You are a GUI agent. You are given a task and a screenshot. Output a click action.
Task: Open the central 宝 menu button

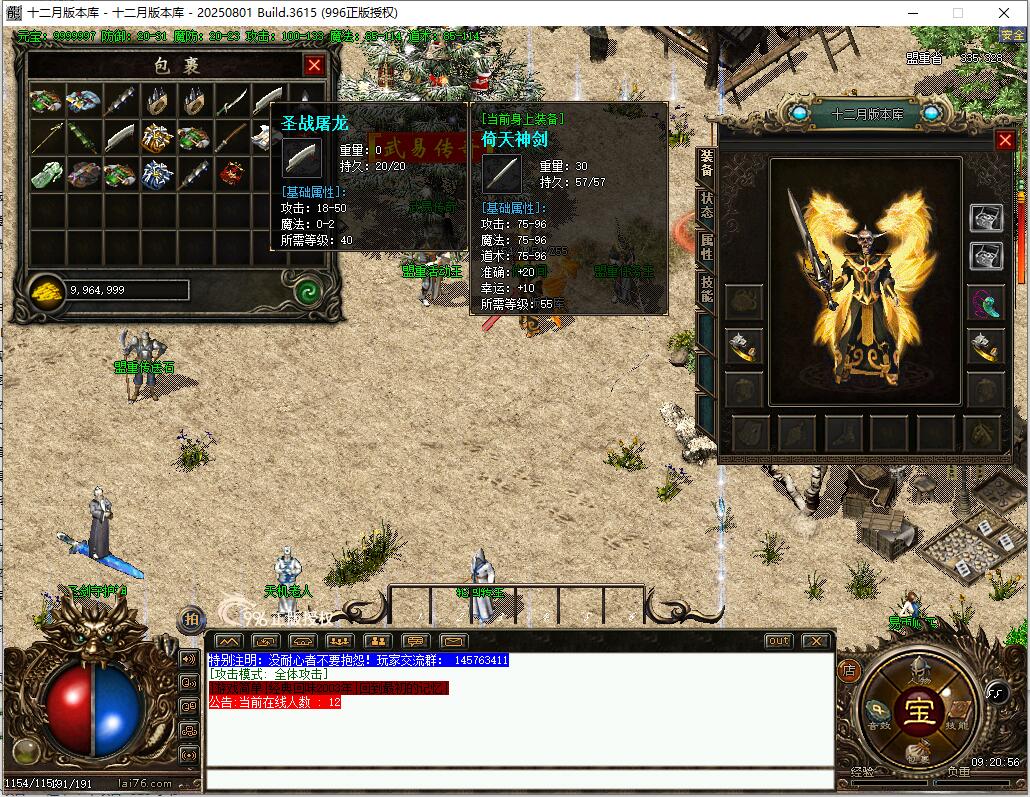click(917, 711)
